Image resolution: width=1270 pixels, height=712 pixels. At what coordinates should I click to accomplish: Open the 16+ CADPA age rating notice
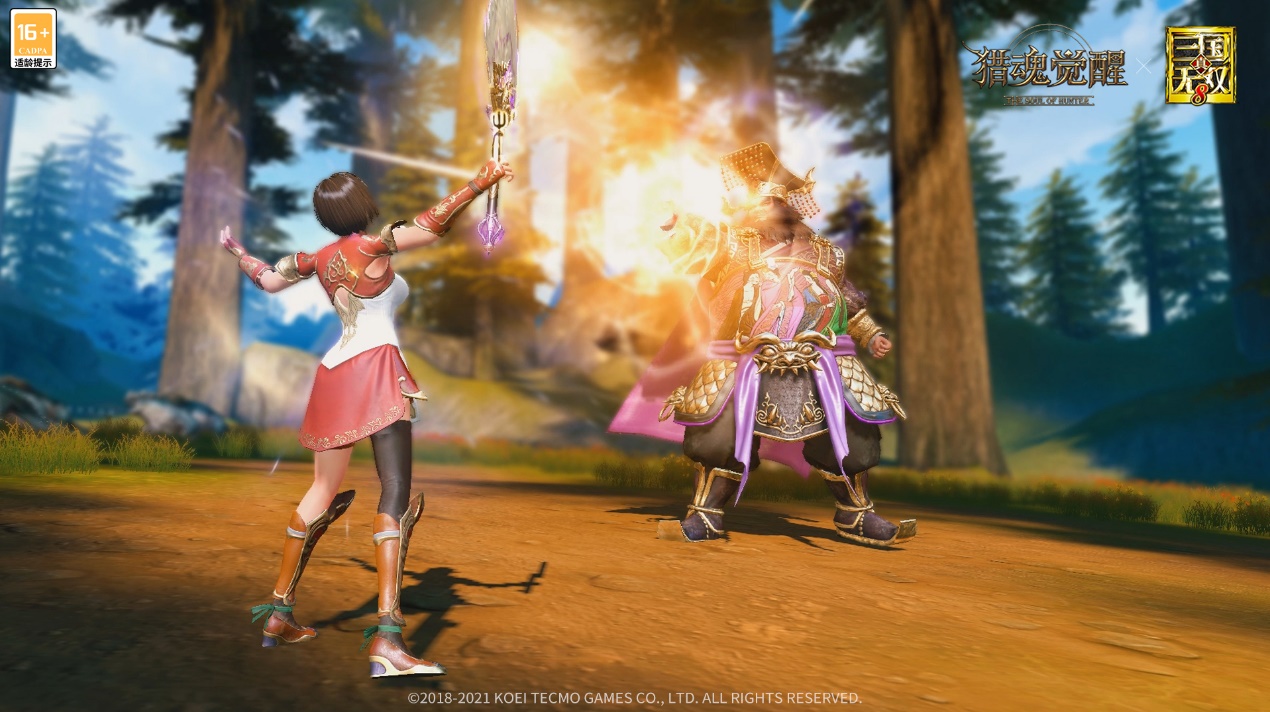click(33, 39)
